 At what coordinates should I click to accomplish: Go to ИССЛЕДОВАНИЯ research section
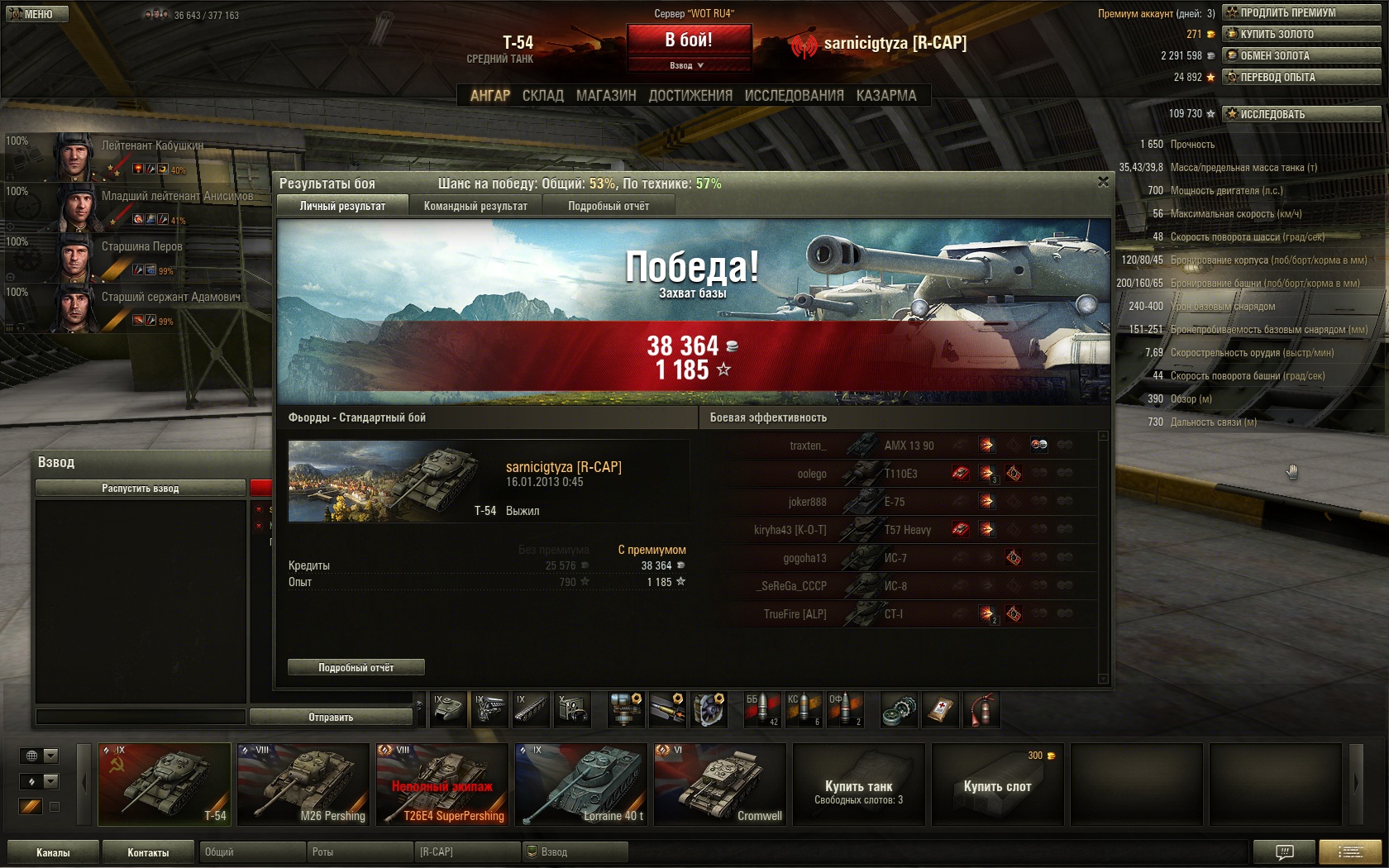[x=794, y=96]
